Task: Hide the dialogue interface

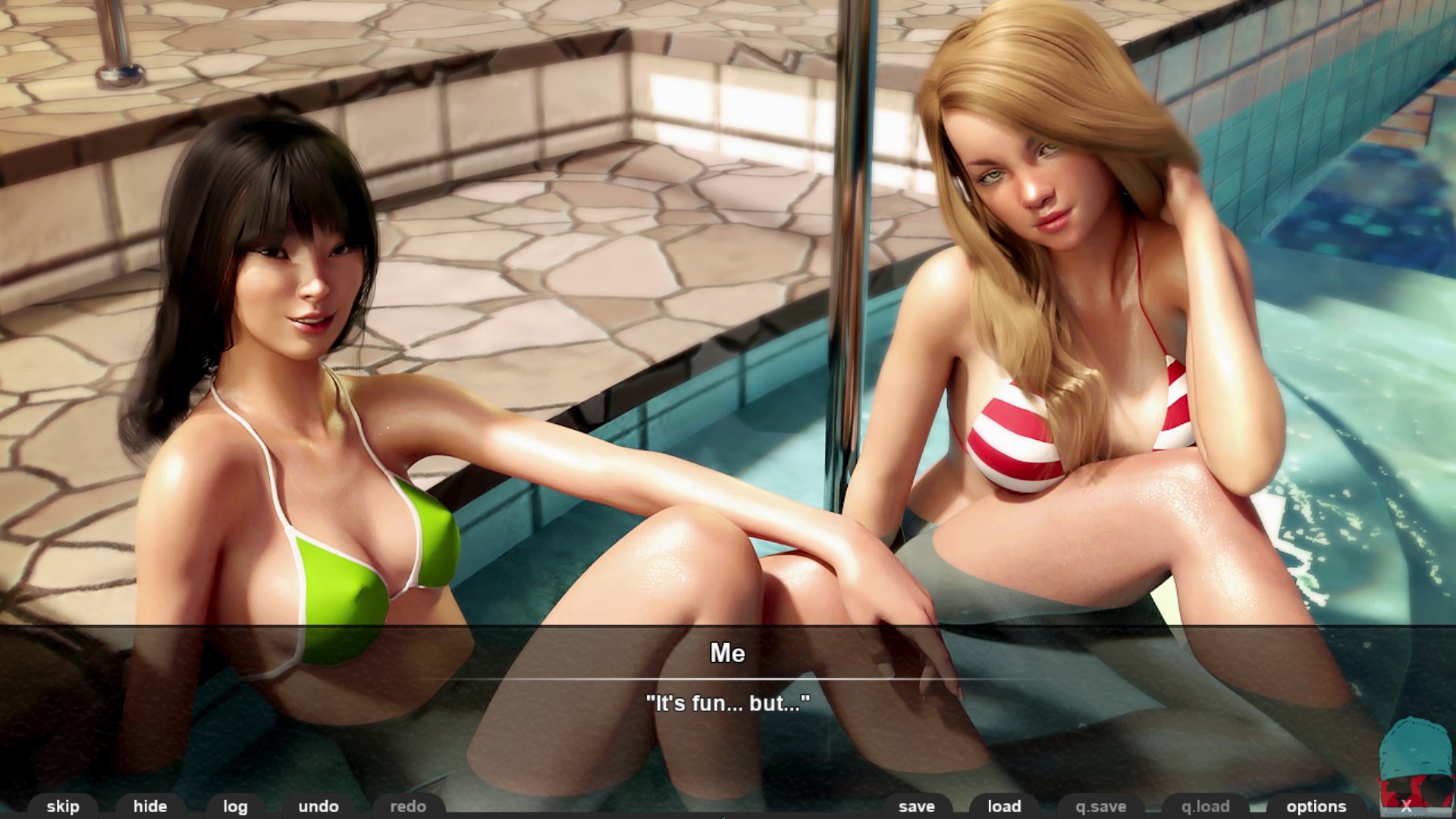Action: point(150,806)
